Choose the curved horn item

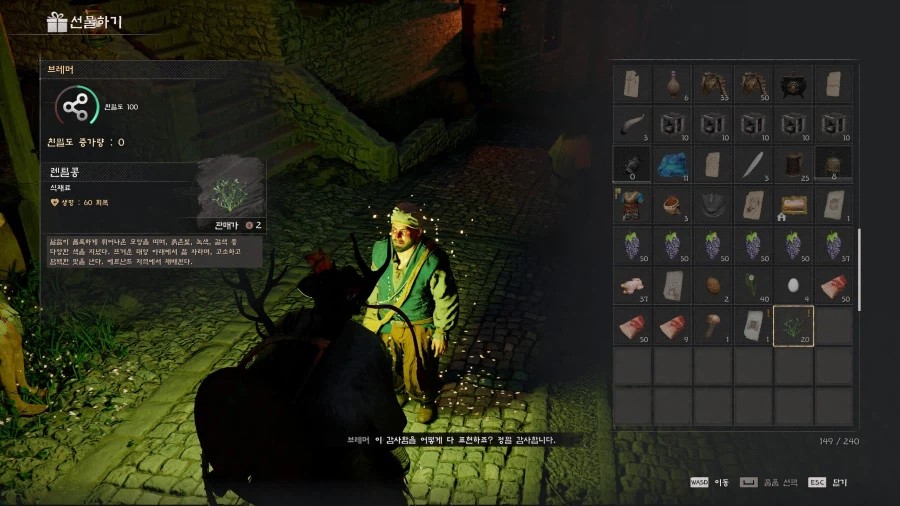(632, 124)
